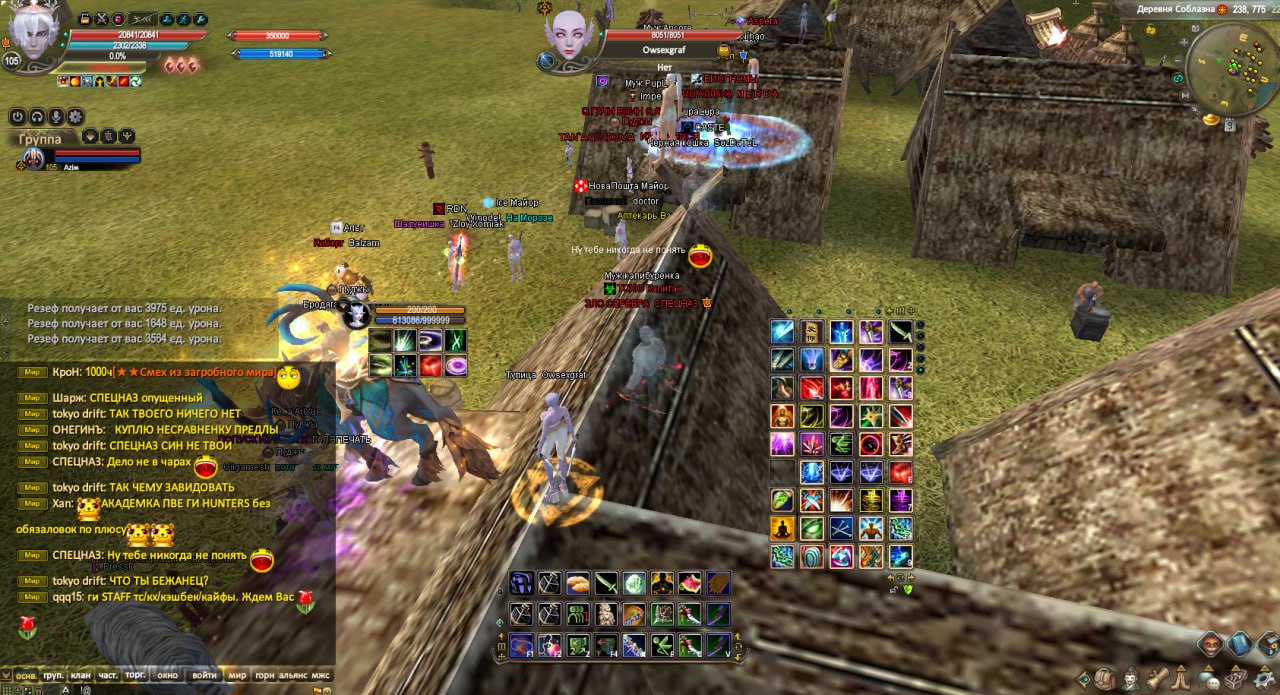Click the power button icon

pos(17,117)
